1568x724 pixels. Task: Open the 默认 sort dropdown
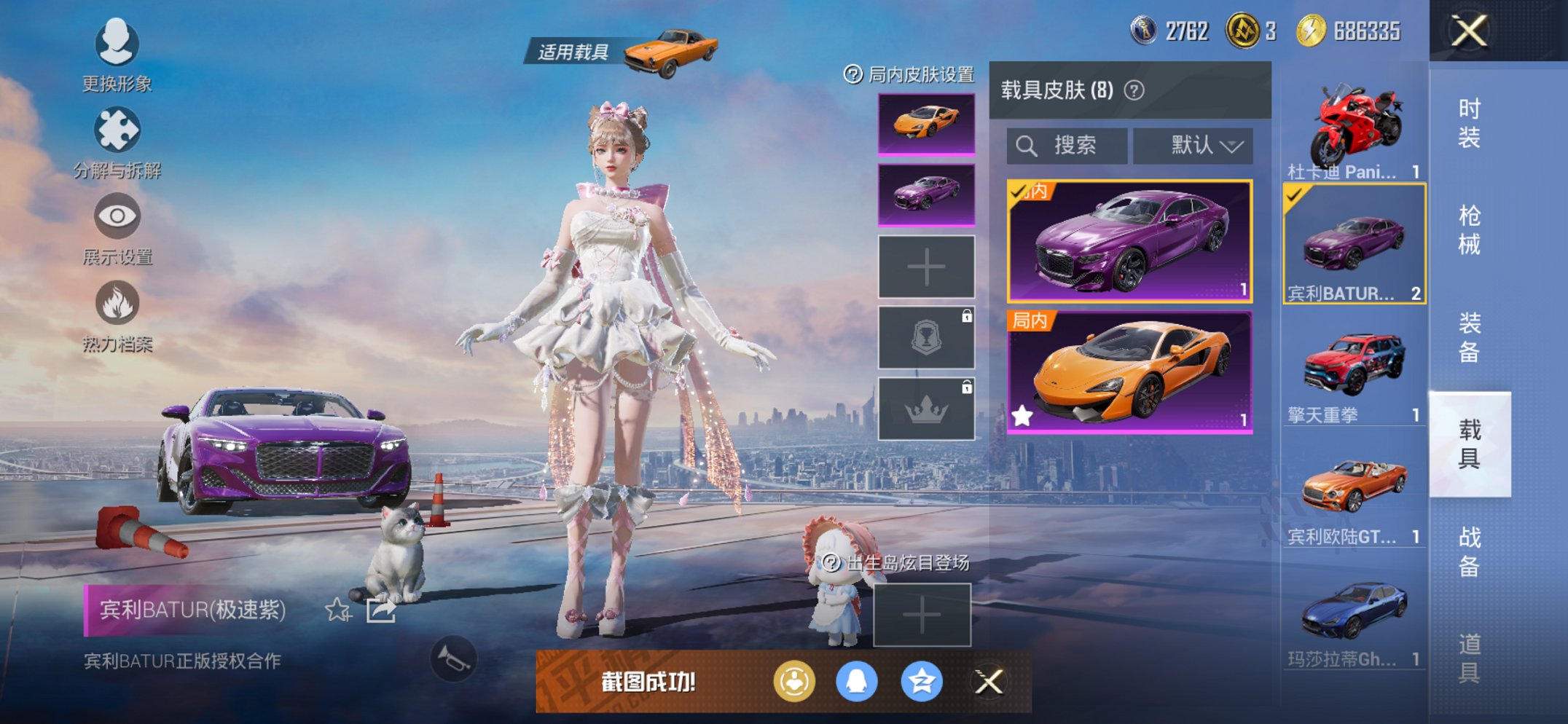tap(1192, 144)
